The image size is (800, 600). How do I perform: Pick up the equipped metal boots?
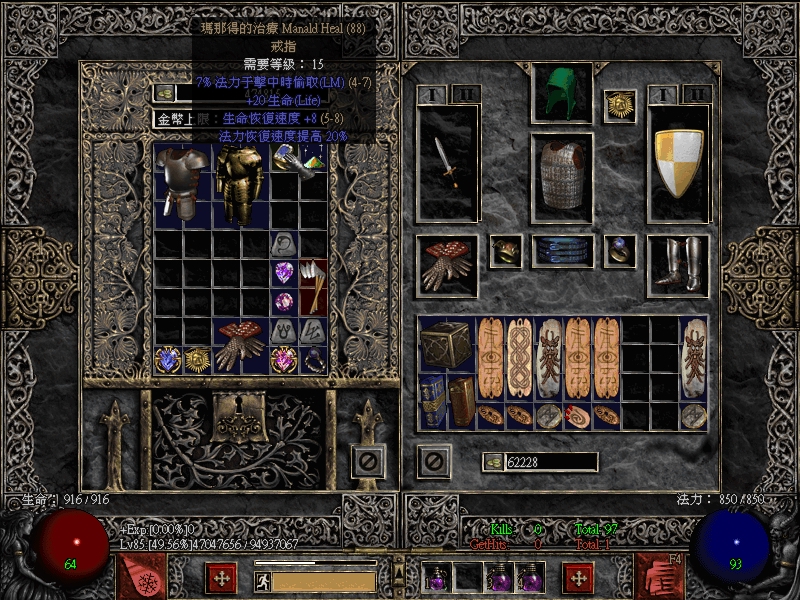678,265
